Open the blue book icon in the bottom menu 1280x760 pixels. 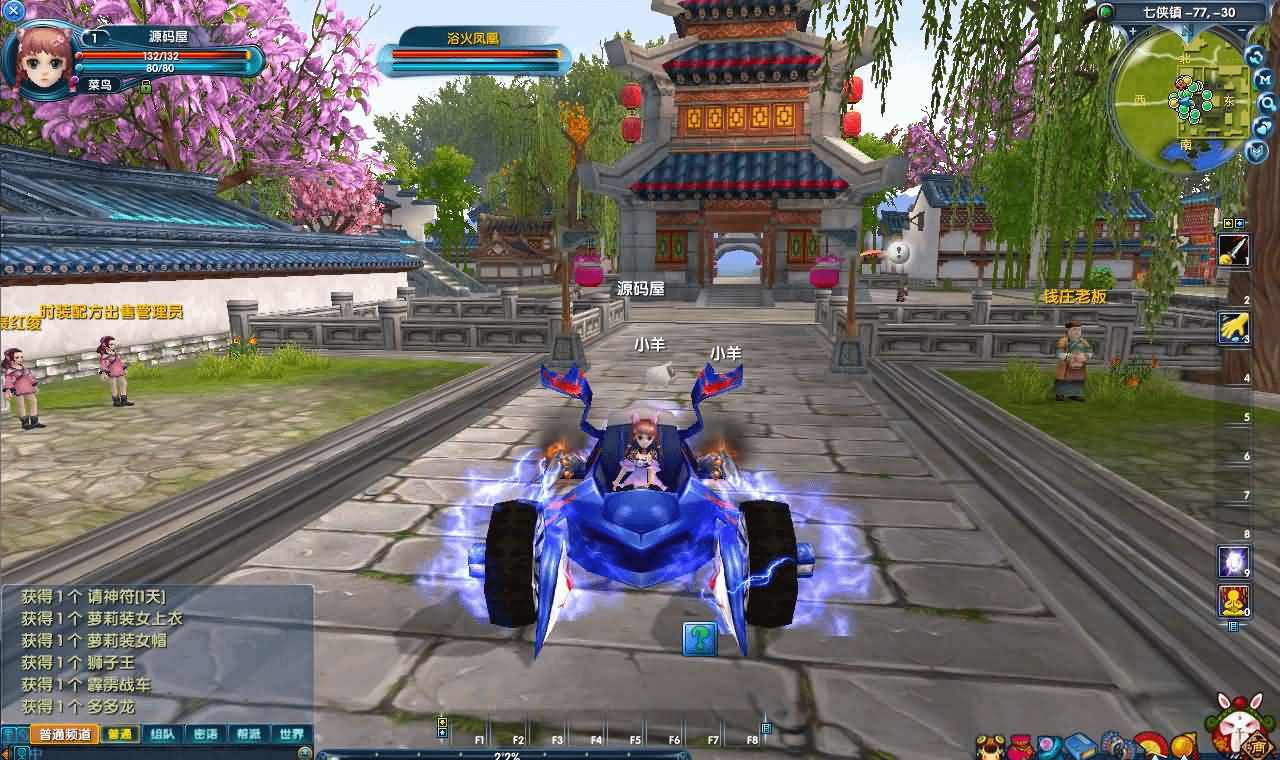1080,746
